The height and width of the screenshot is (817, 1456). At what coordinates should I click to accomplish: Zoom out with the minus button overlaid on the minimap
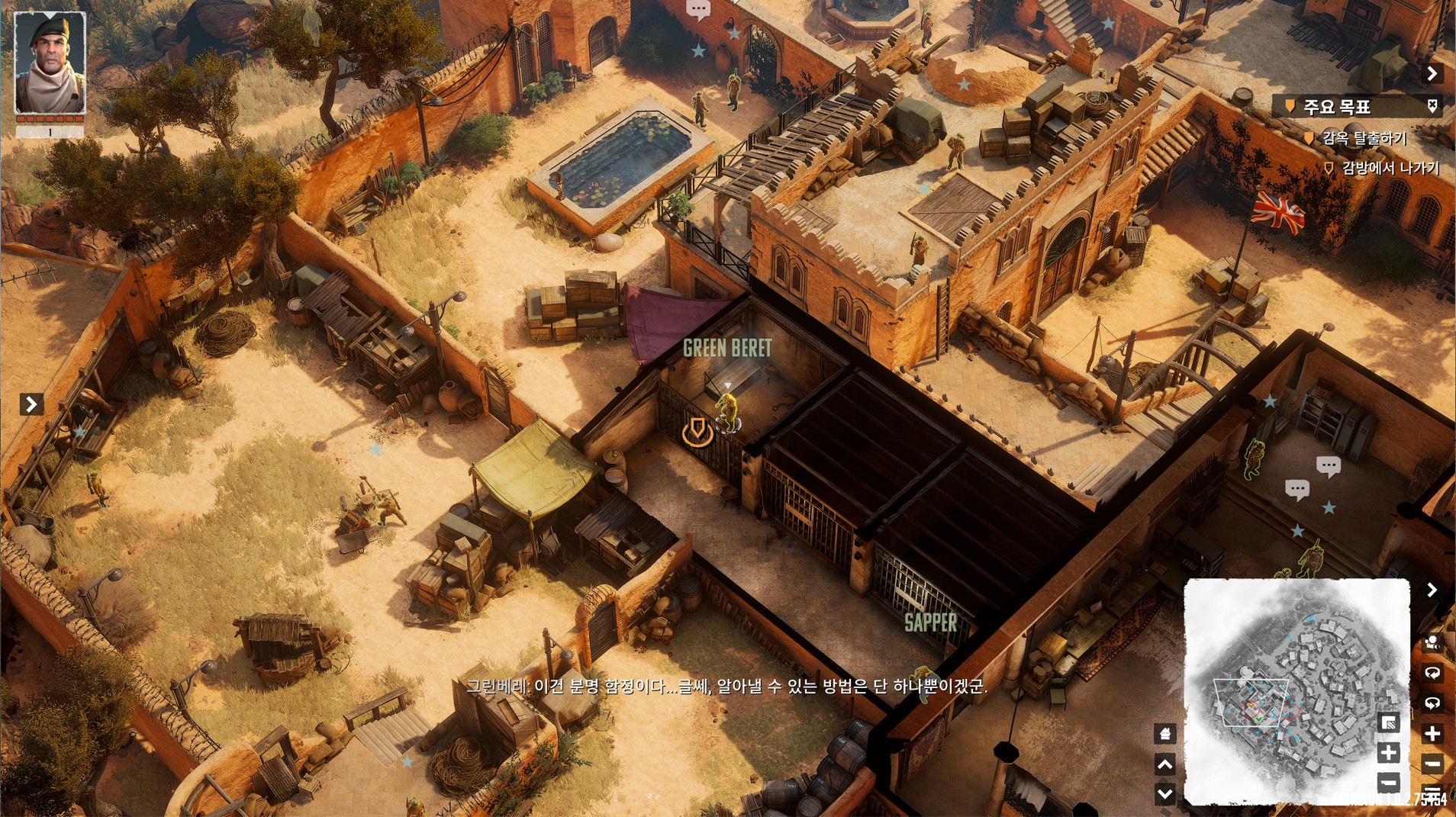1389,782
